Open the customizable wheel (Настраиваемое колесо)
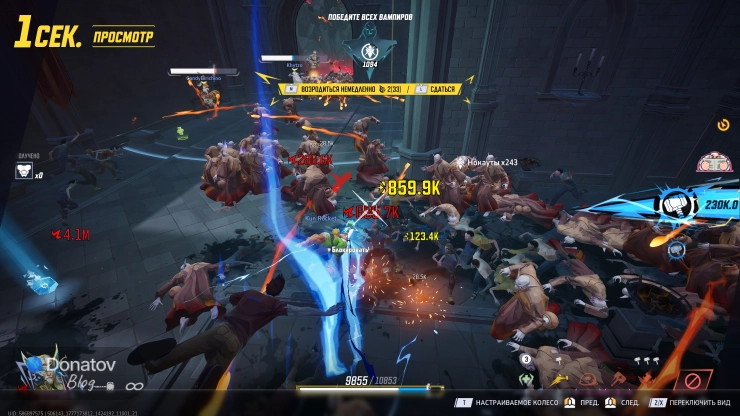740x416 pixels. (x=512, y=402)
